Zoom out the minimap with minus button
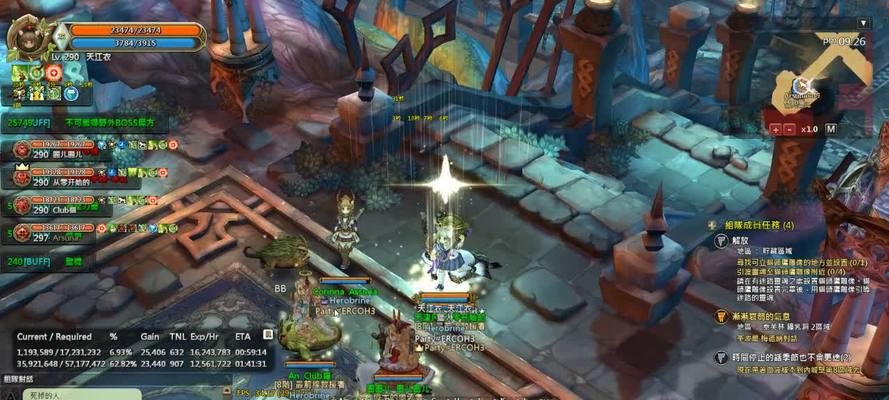This screenshot has width=889, height=400. tap(790, 129)
